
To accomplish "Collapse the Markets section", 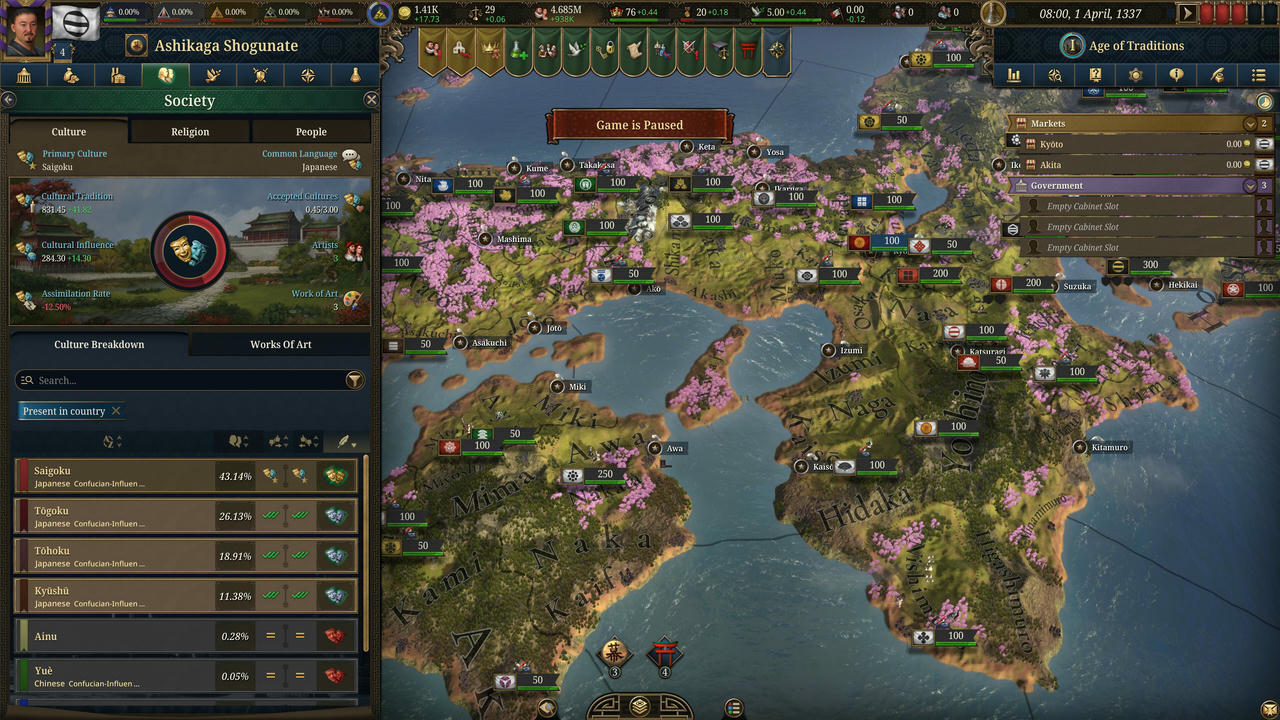I will click(1250, 123).
